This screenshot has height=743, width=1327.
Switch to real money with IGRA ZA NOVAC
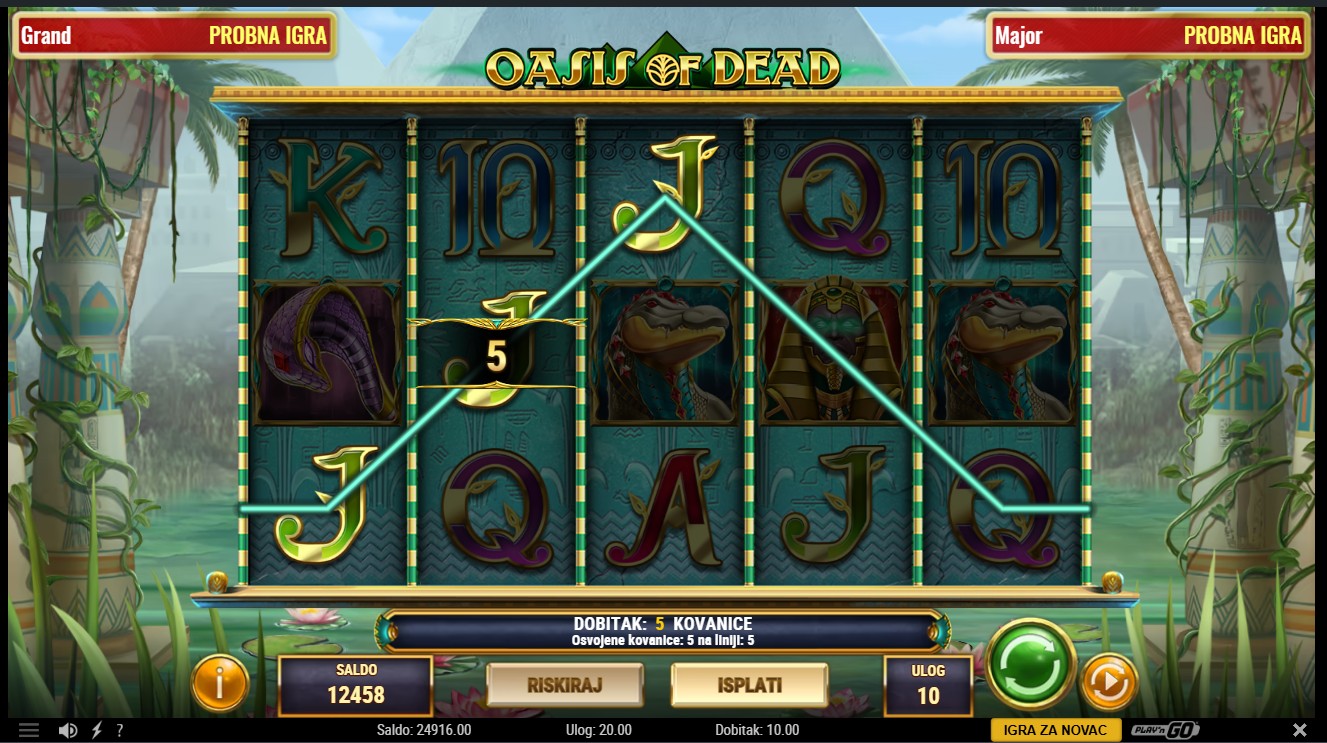[x=1055, y=730]
